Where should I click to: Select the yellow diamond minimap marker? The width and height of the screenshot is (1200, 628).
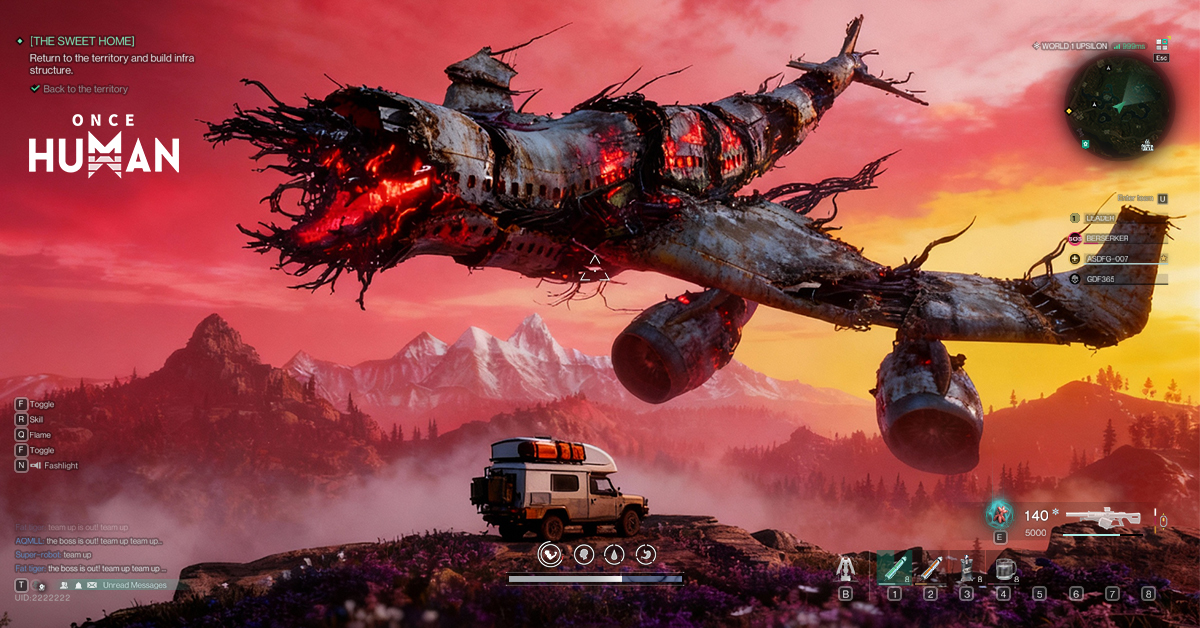click(1069, 110)
